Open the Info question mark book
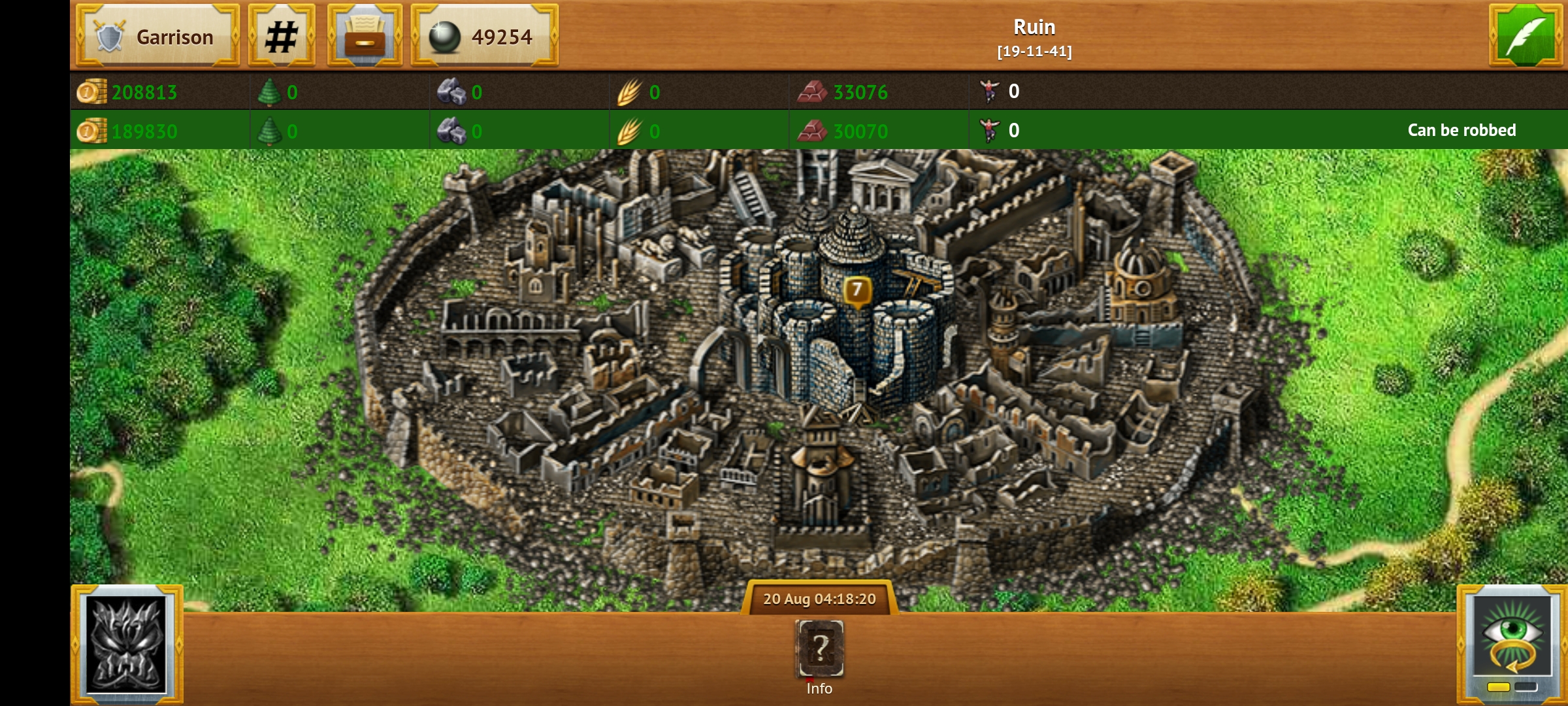 pos(819,649)
